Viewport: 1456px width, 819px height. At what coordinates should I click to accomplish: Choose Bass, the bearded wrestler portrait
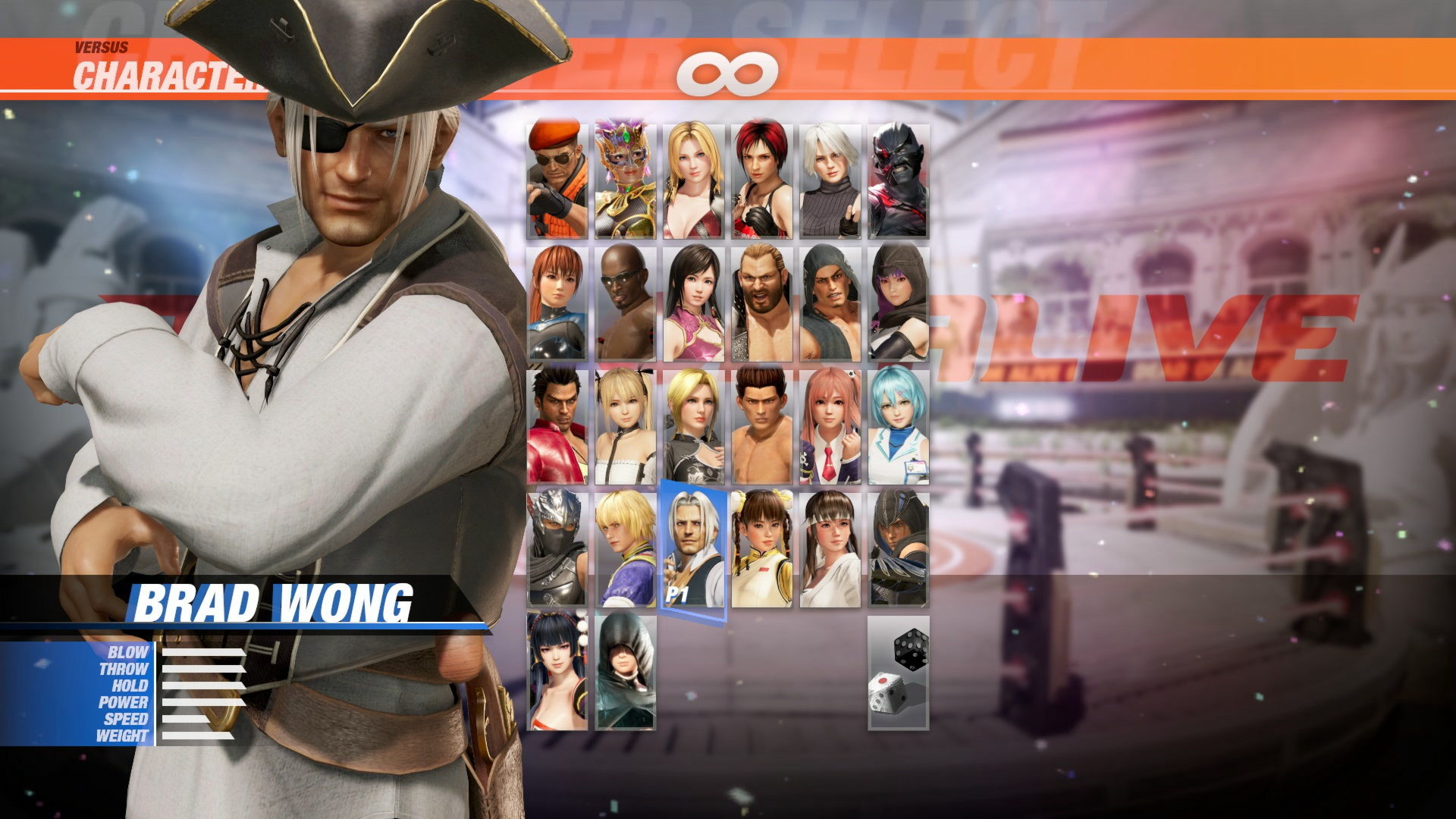[x=764, y=303]
